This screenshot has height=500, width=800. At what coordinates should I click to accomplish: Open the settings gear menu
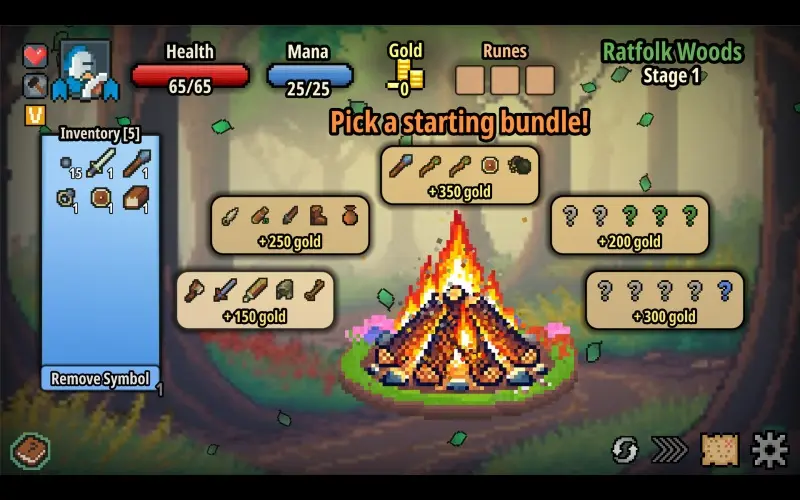coord(770,450)
